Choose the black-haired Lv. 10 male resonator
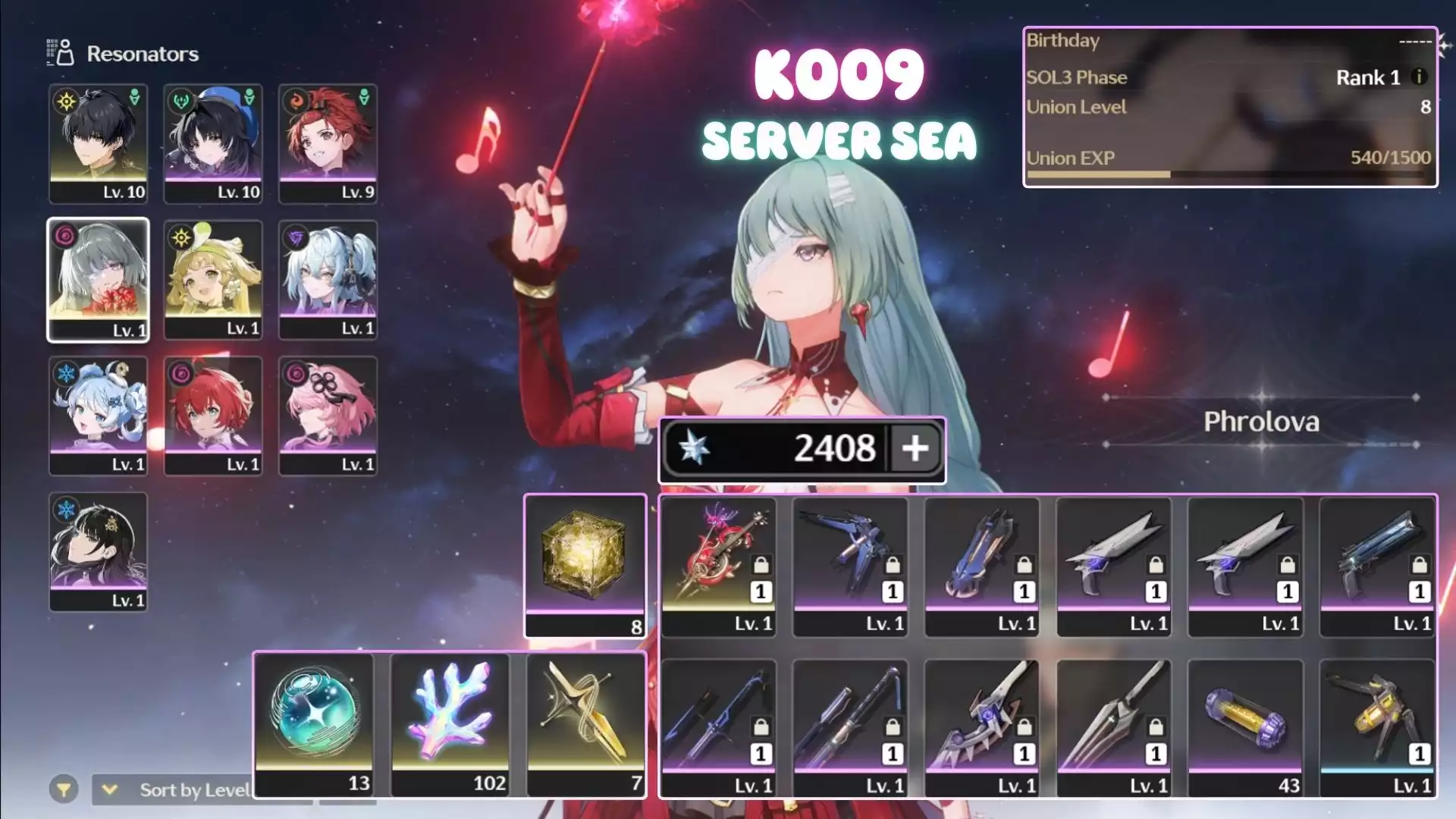 98,143
